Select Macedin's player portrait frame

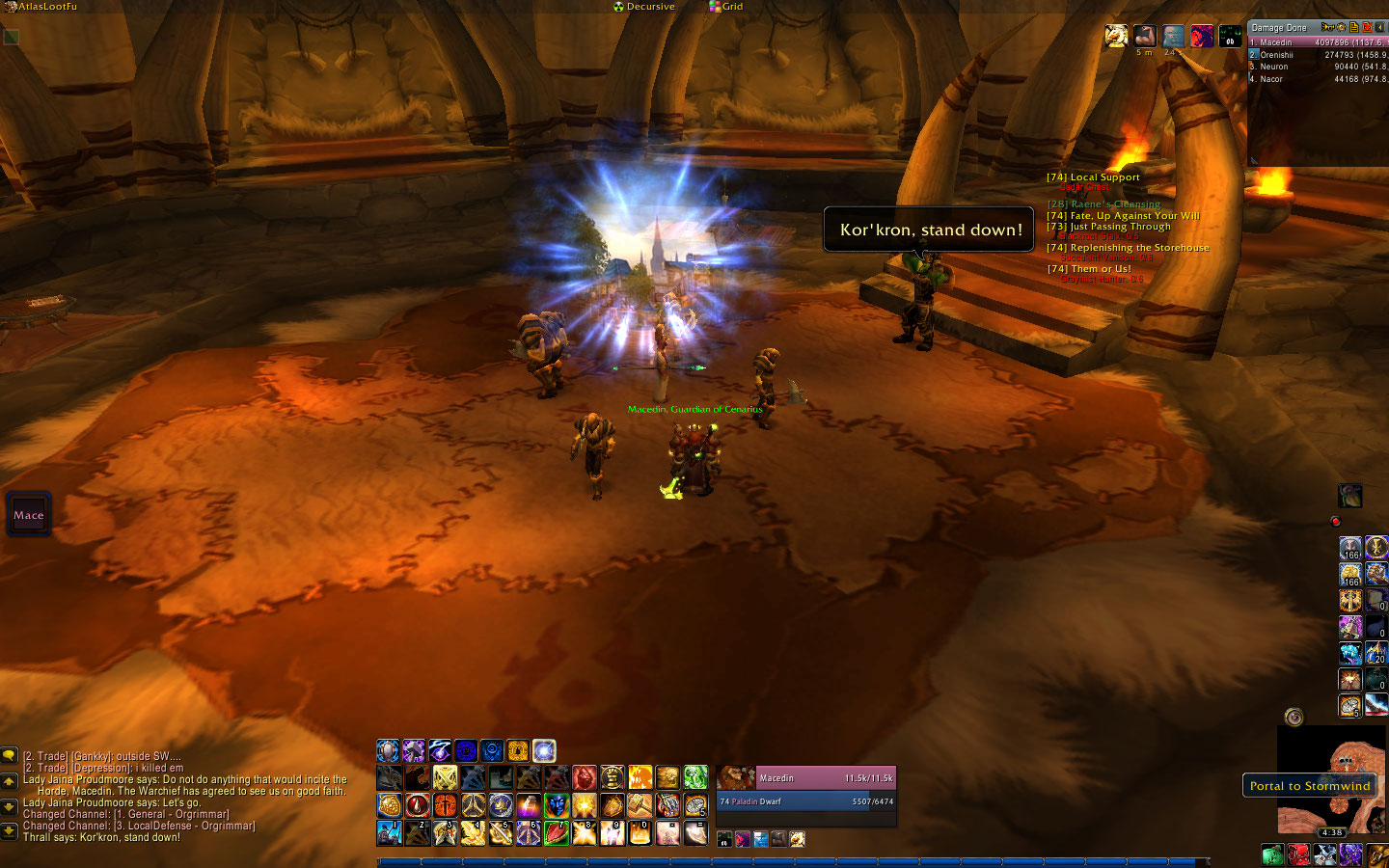coord(736,778)
